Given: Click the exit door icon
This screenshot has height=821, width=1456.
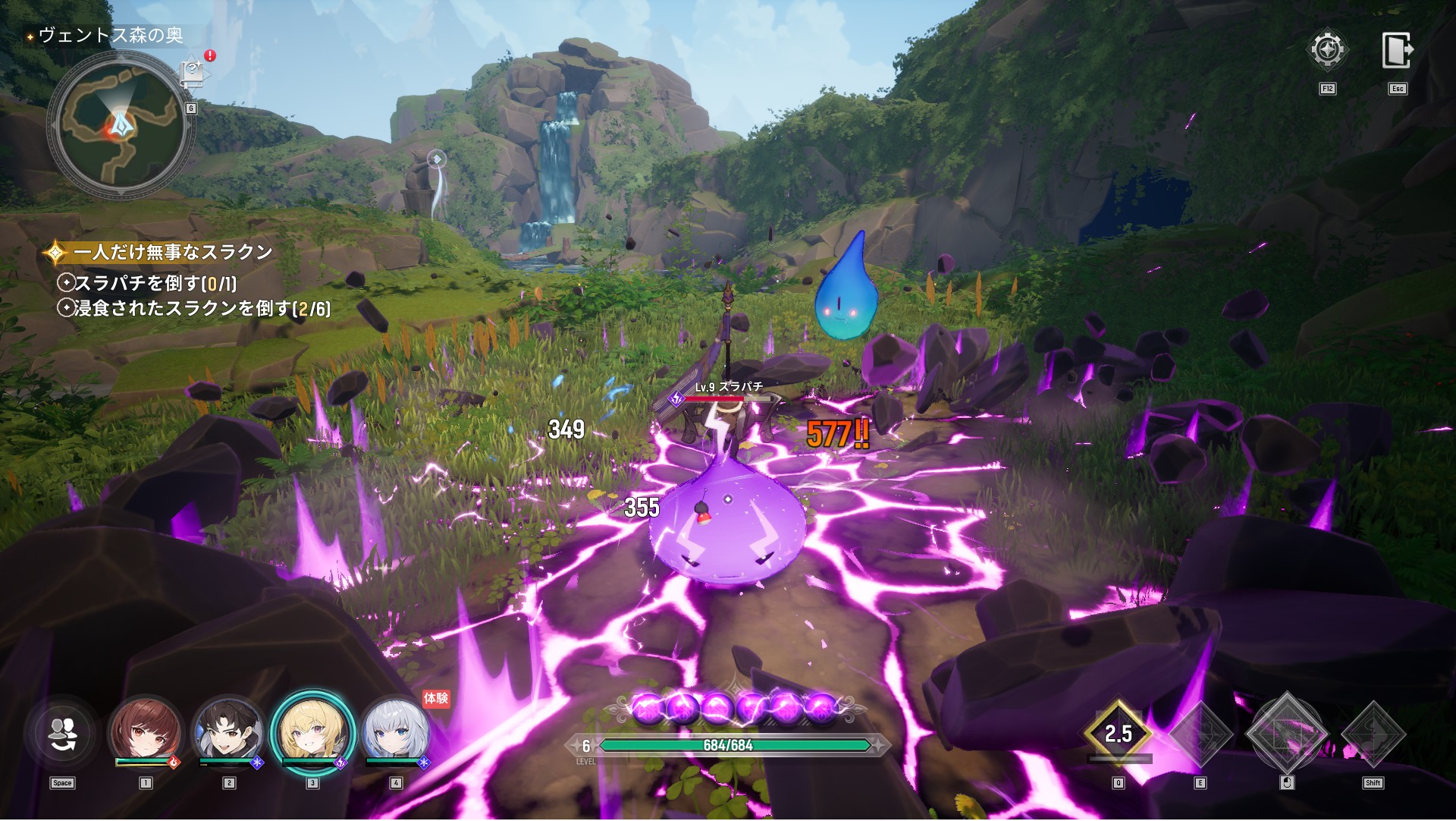Looking at the screenshot, I should click(1396, 51).
